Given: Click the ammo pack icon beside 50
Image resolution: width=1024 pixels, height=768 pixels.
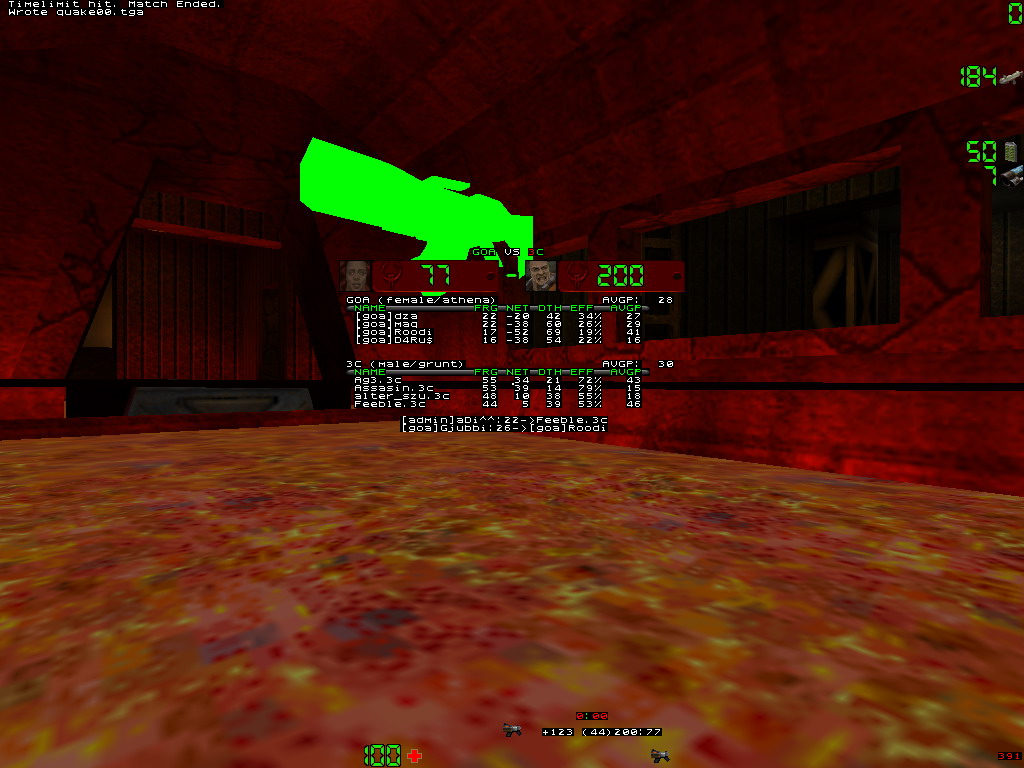Looking at the screenshot, I should pos(1010,151).
